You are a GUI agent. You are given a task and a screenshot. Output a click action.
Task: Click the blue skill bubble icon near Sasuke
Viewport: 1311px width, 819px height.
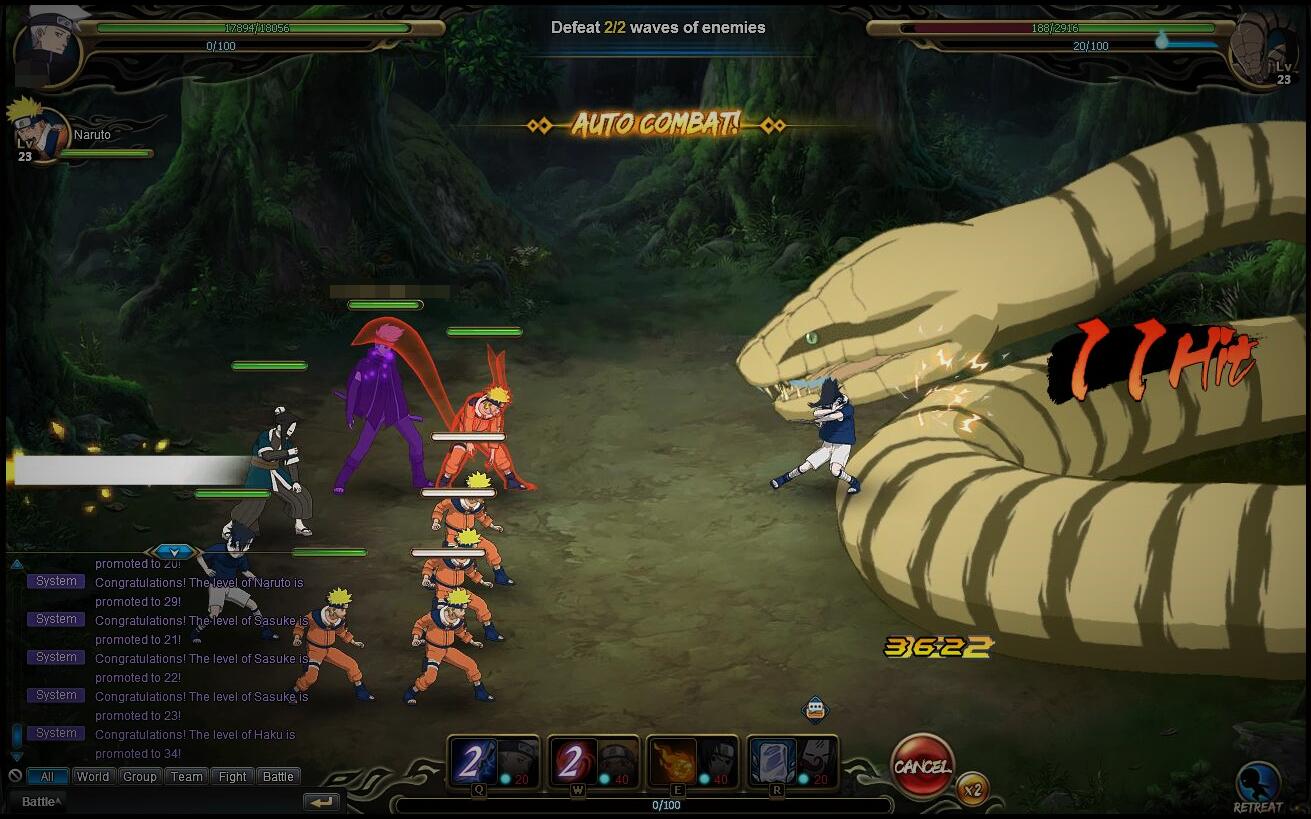tap(814, 706)
